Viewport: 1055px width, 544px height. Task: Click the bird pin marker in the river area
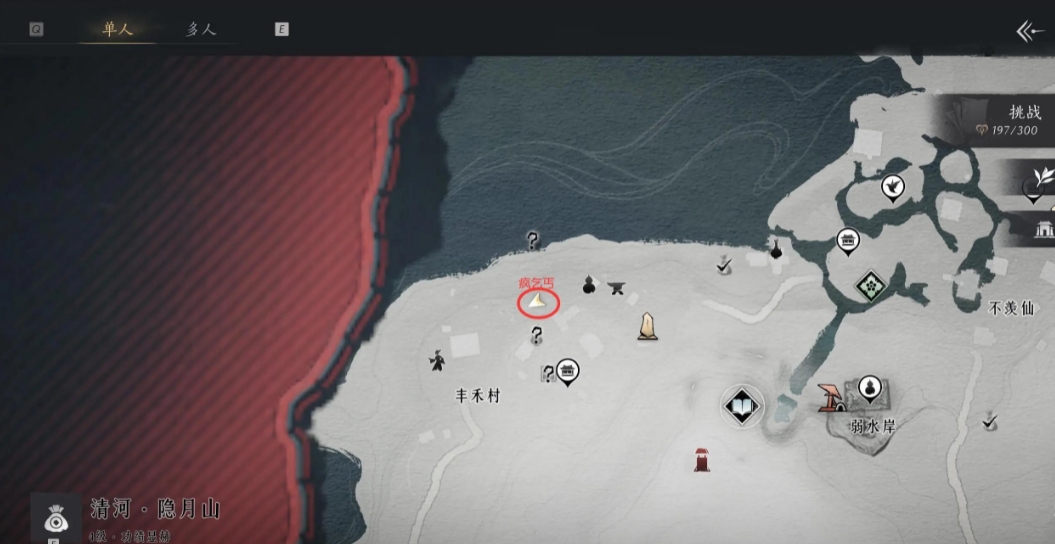892,186
